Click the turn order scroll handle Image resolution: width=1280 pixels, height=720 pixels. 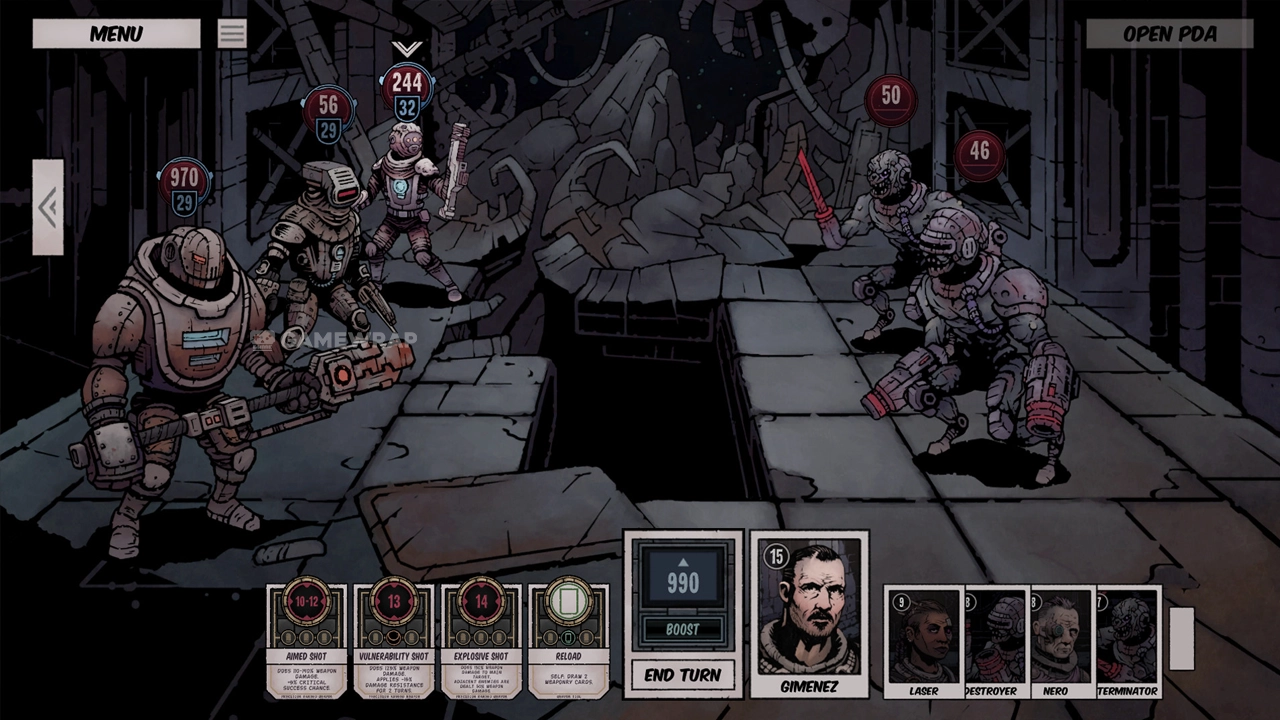(x=1181, y=639)
